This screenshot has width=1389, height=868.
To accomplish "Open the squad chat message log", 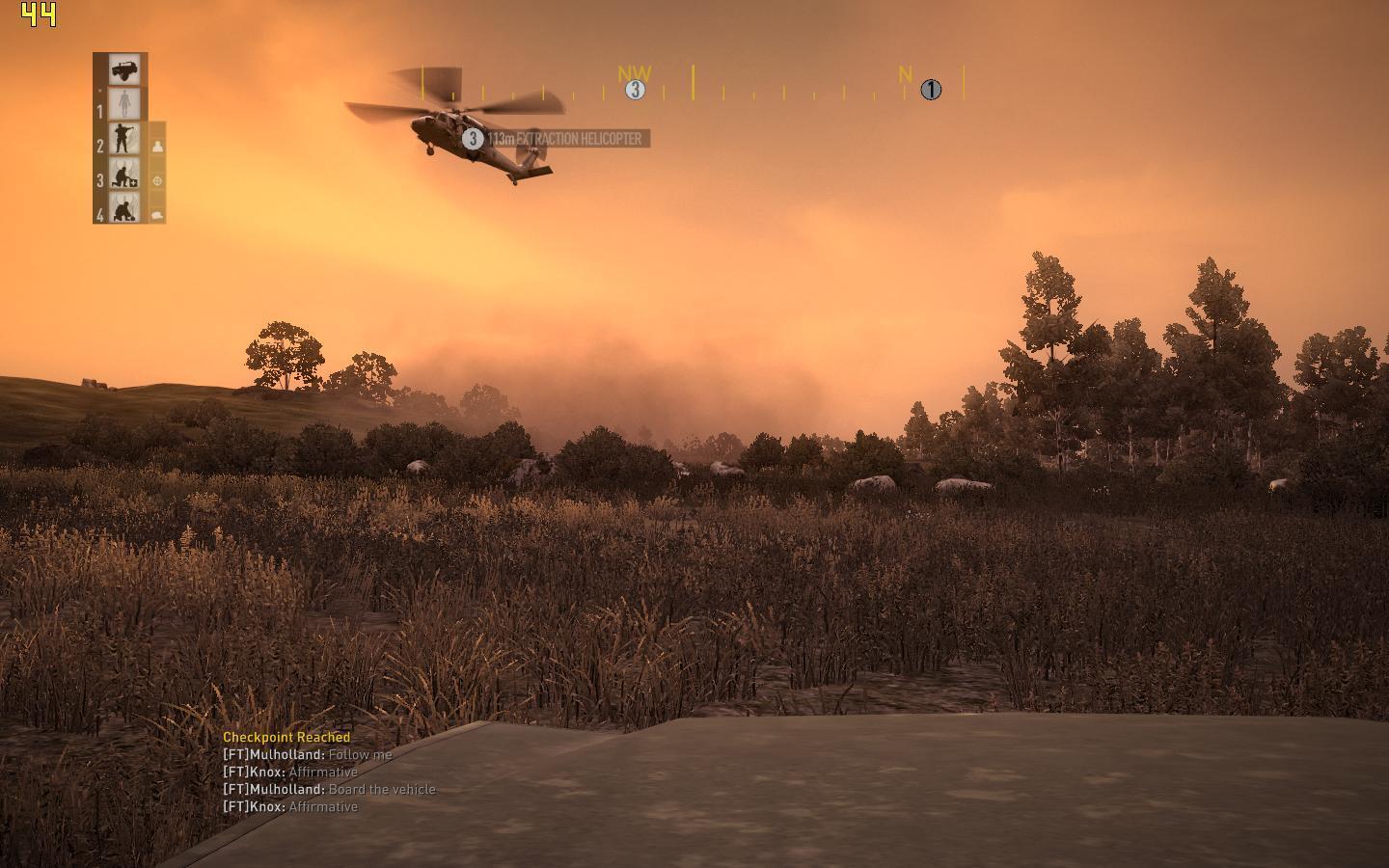I will pyautogui.click(x=329, y=772).
